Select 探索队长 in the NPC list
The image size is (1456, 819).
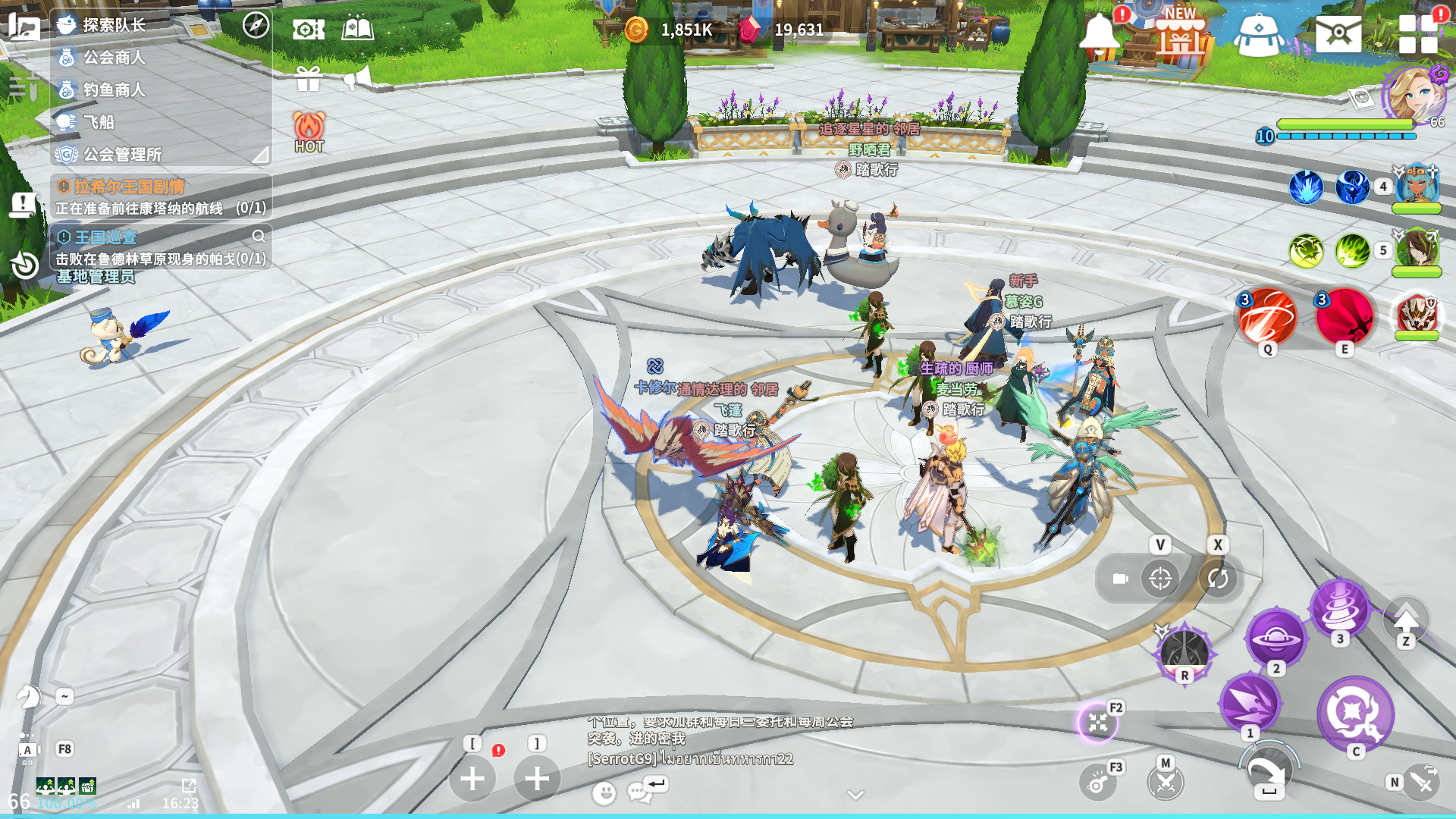[x=114, y=25]
